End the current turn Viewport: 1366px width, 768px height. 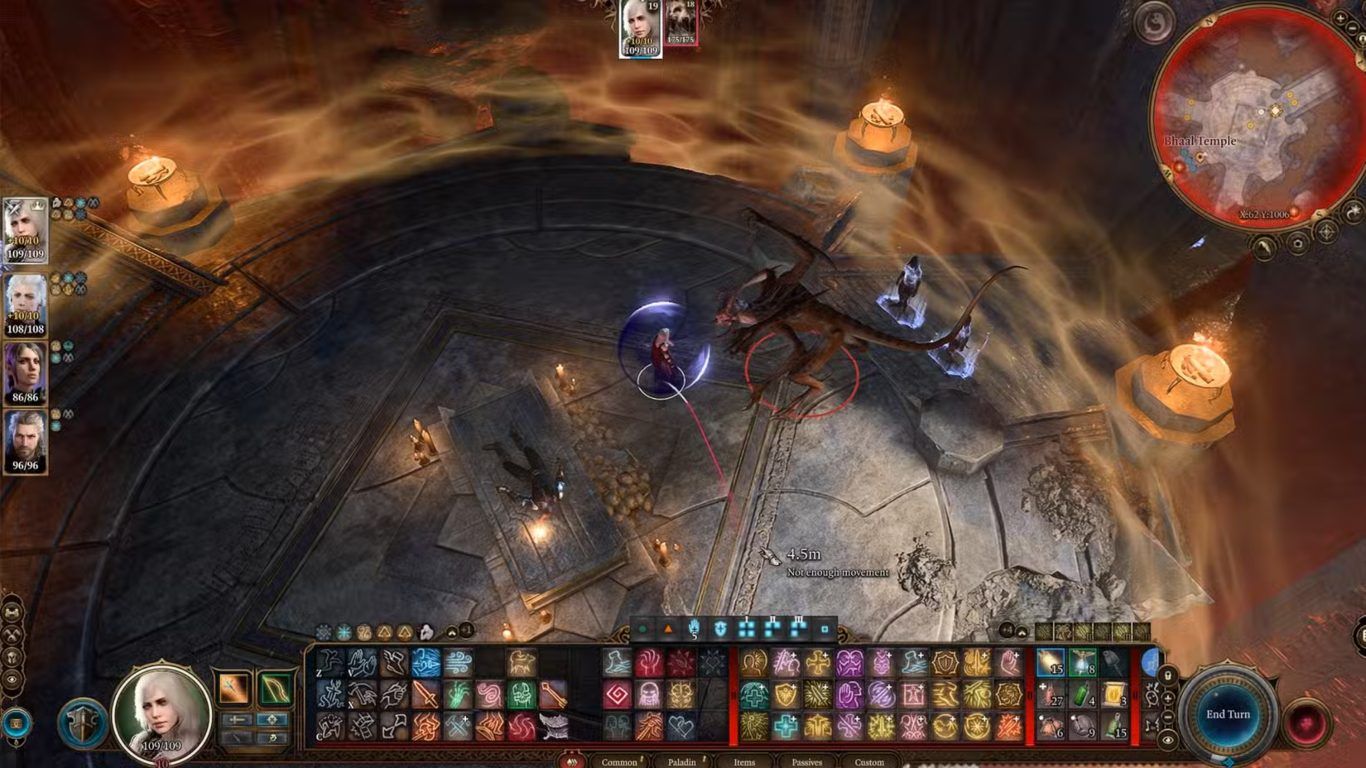click(1227, 714)
